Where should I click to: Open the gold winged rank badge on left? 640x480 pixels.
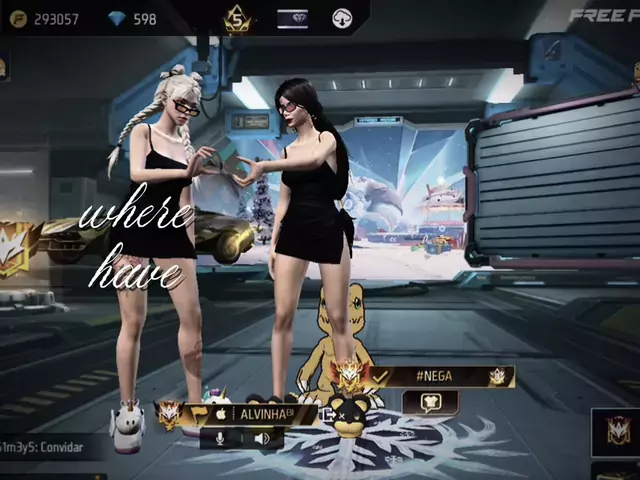click(x=14, y=242)
